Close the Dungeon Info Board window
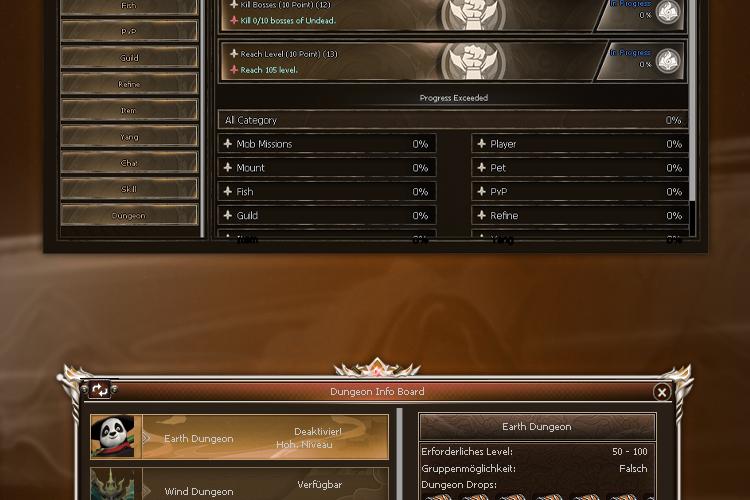750x500 pixels. coord(662,393)
